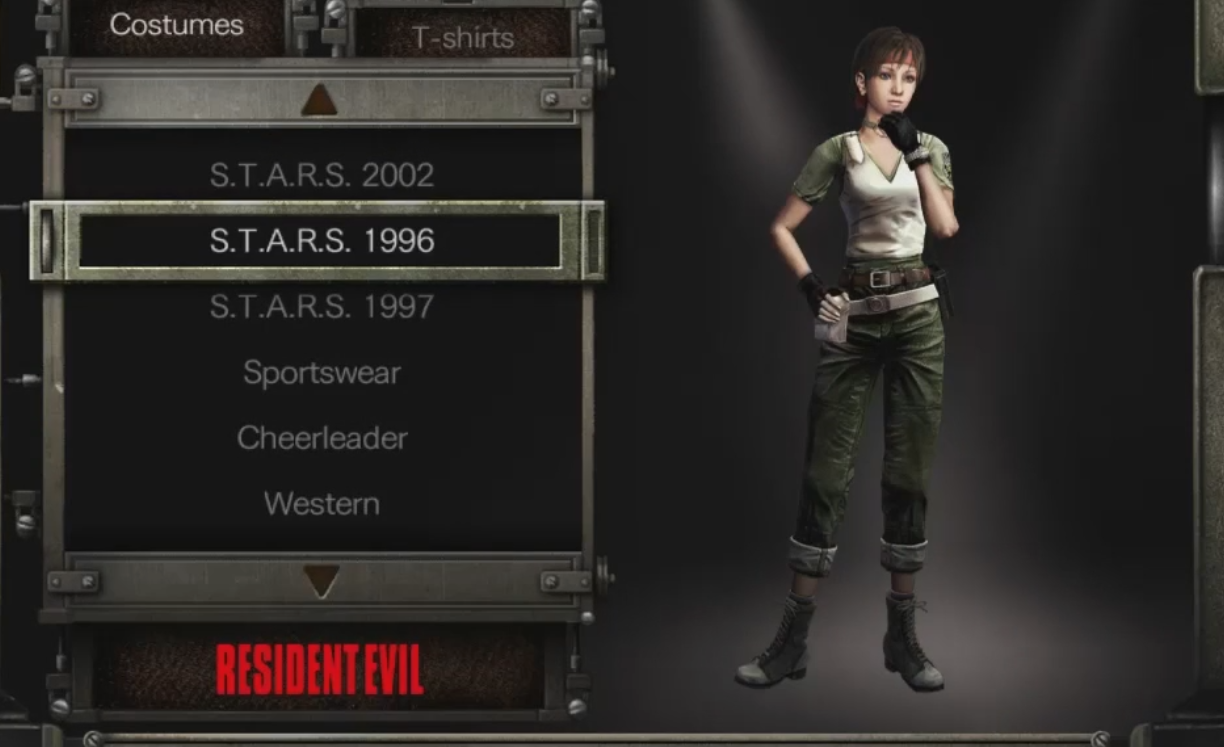Select the Western costume entry
This screenshot has height=747, width=1224.
coord(322,504)
